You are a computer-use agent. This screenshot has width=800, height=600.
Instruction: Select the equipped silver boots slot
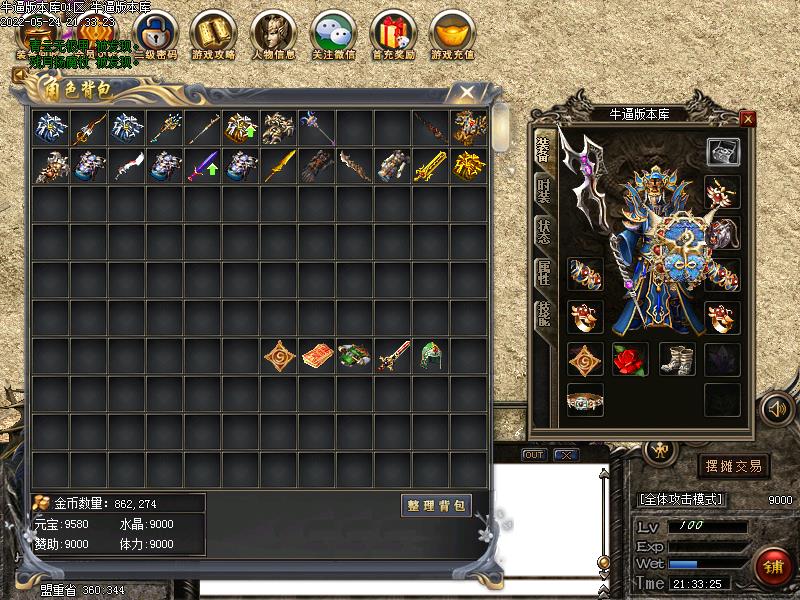click(675, 359)
